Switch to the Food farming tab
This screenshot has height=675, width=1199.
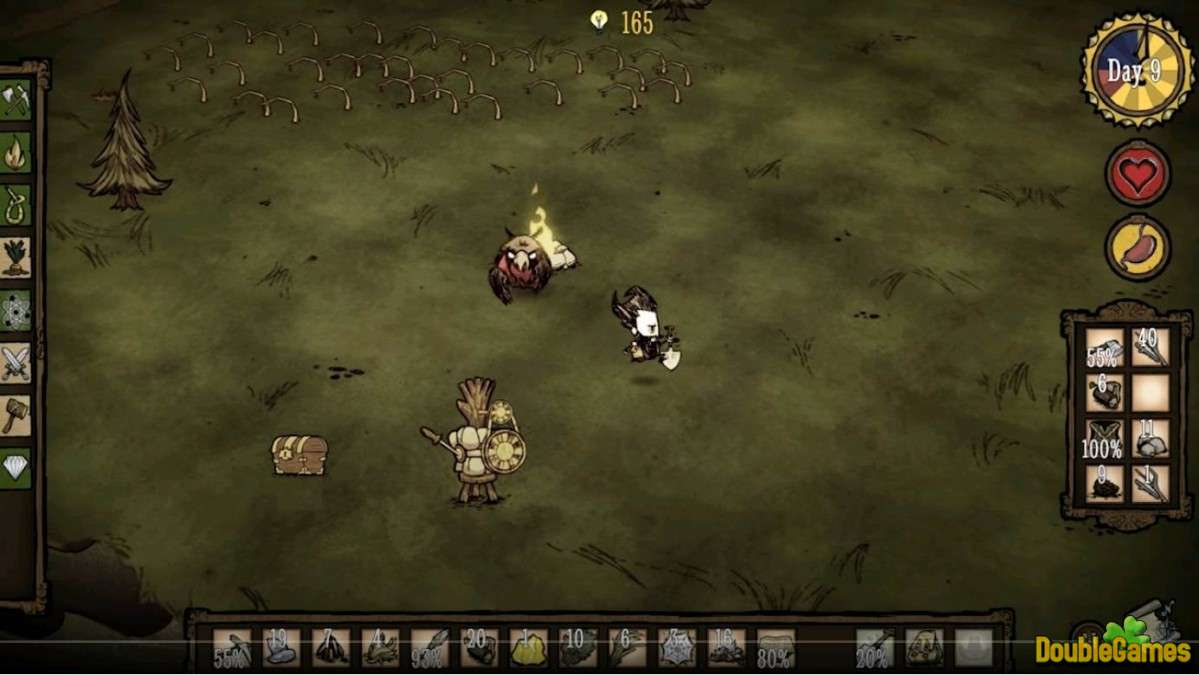click(x=16, y=256)
